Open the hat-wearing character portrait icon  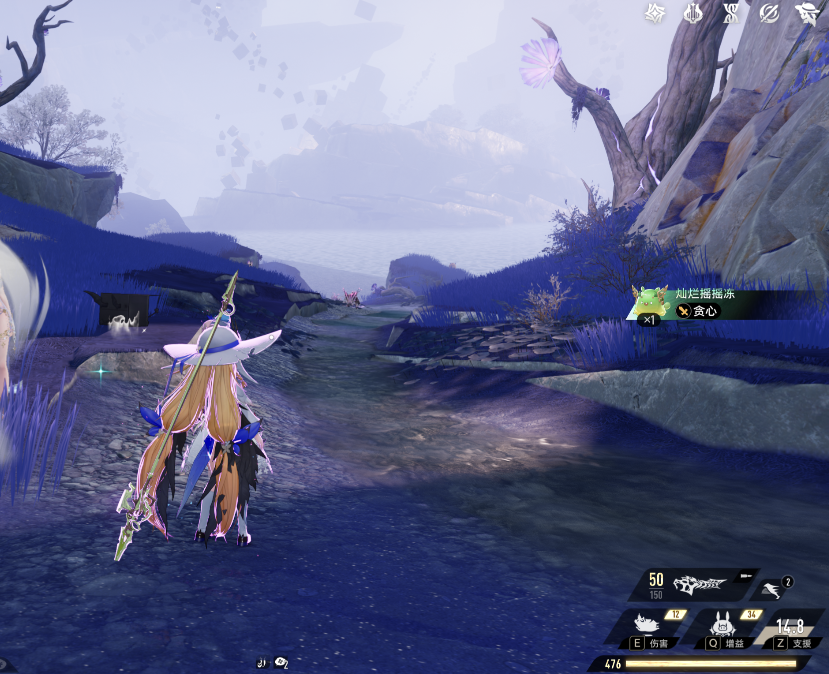point(805,13)
